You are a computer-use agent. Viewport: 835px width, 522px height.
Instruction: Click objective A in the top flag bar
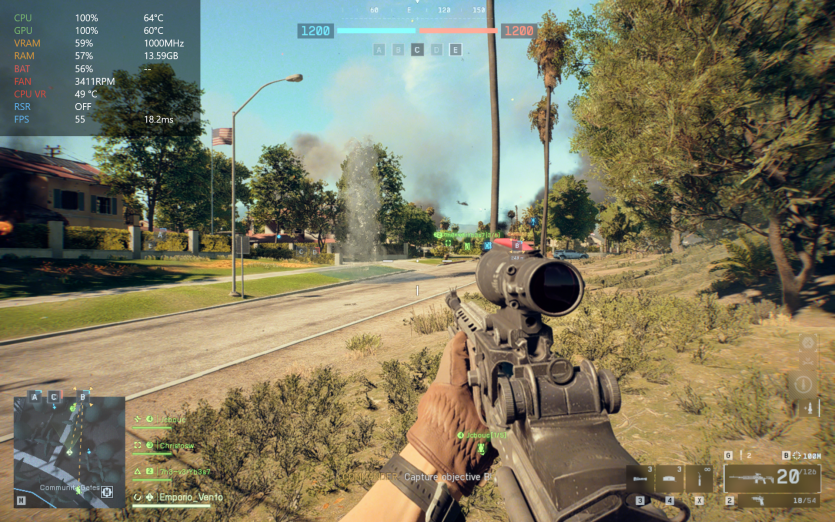coord(379,49)
